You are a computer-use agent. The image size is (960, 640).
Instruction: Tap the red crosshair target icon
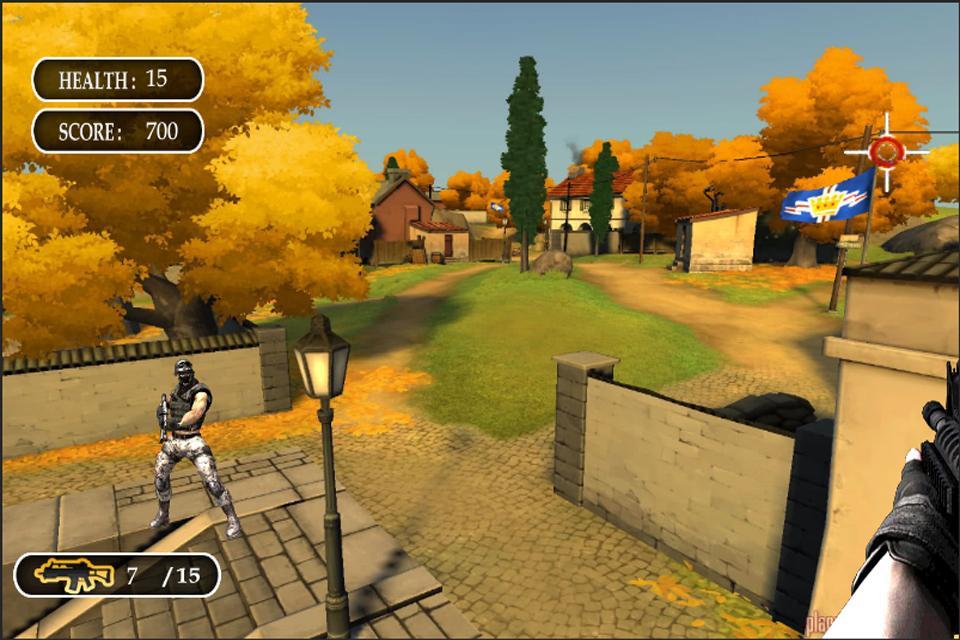[x=886, y=151]
